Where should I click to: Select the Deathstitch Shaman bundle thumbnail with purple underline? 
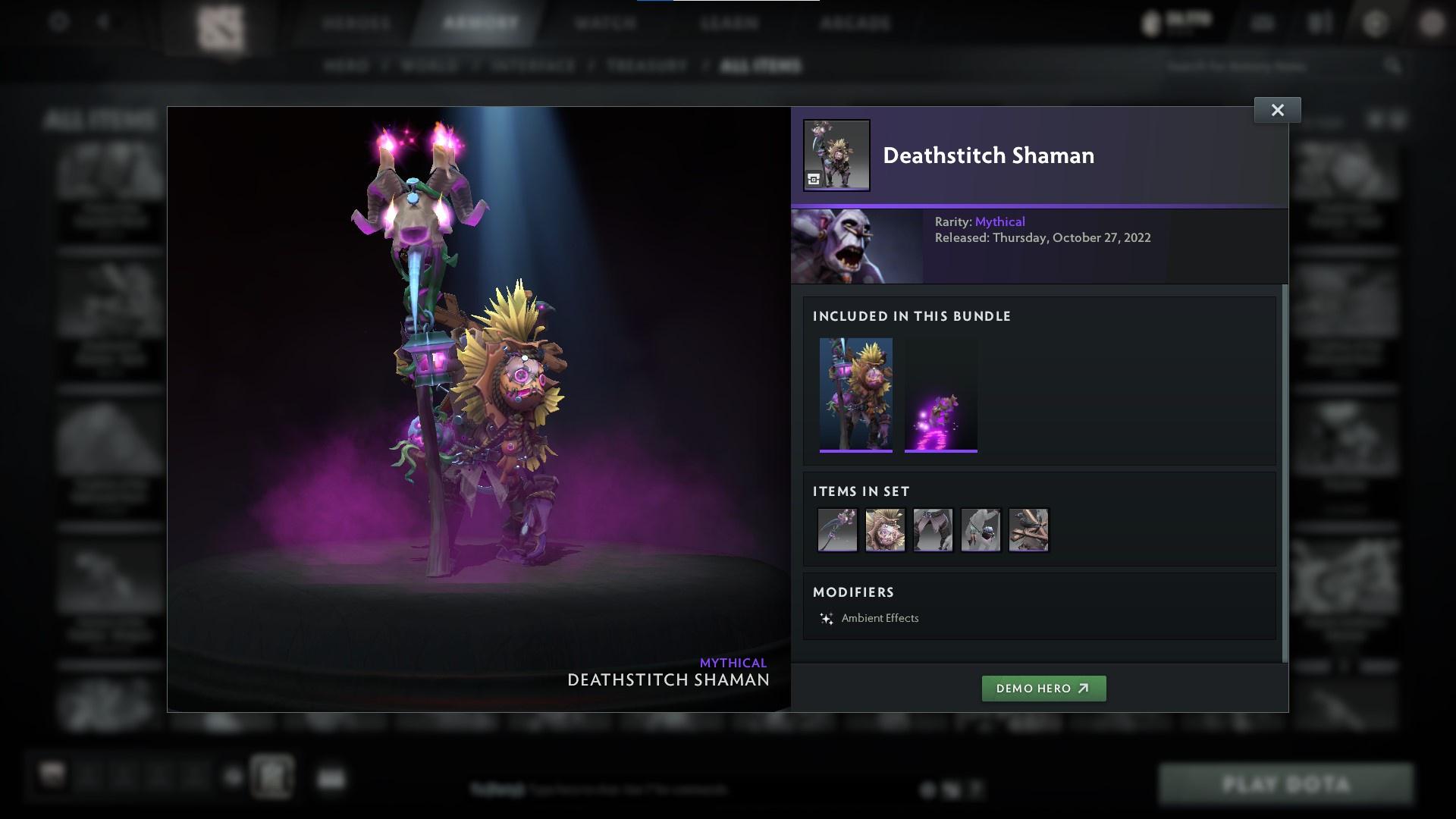pyautogui.click(x=857, y=393)
